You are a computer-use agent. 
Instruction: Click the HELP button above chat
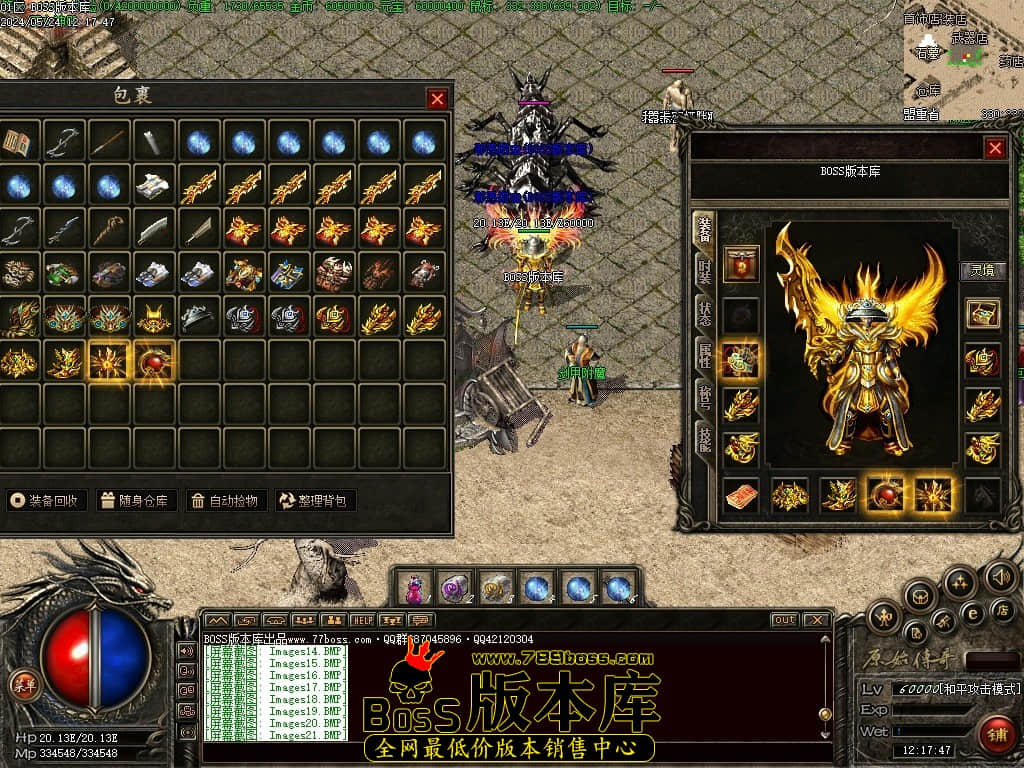pyautogui.click(x=362, y=620)
